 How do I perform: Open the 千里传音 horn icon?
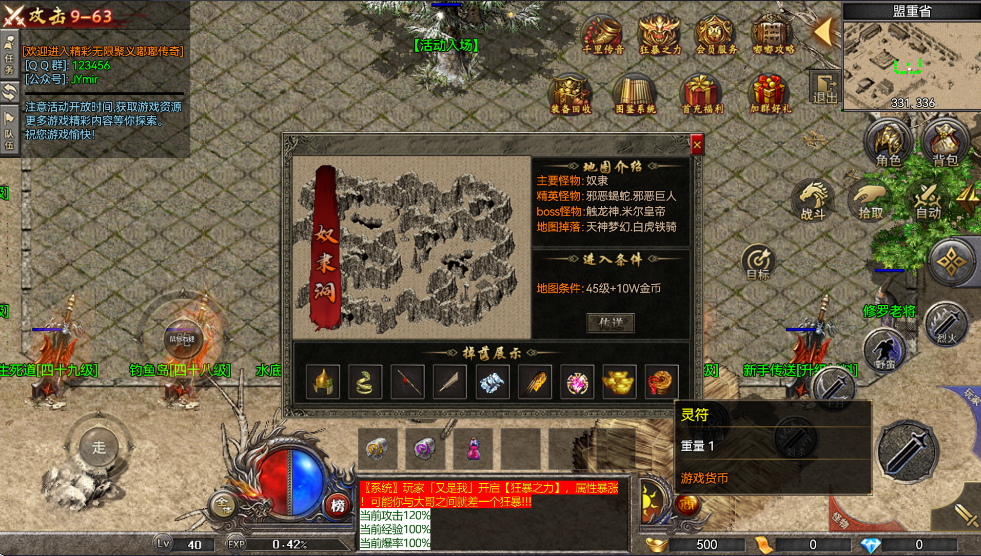(x=603, y=37)
